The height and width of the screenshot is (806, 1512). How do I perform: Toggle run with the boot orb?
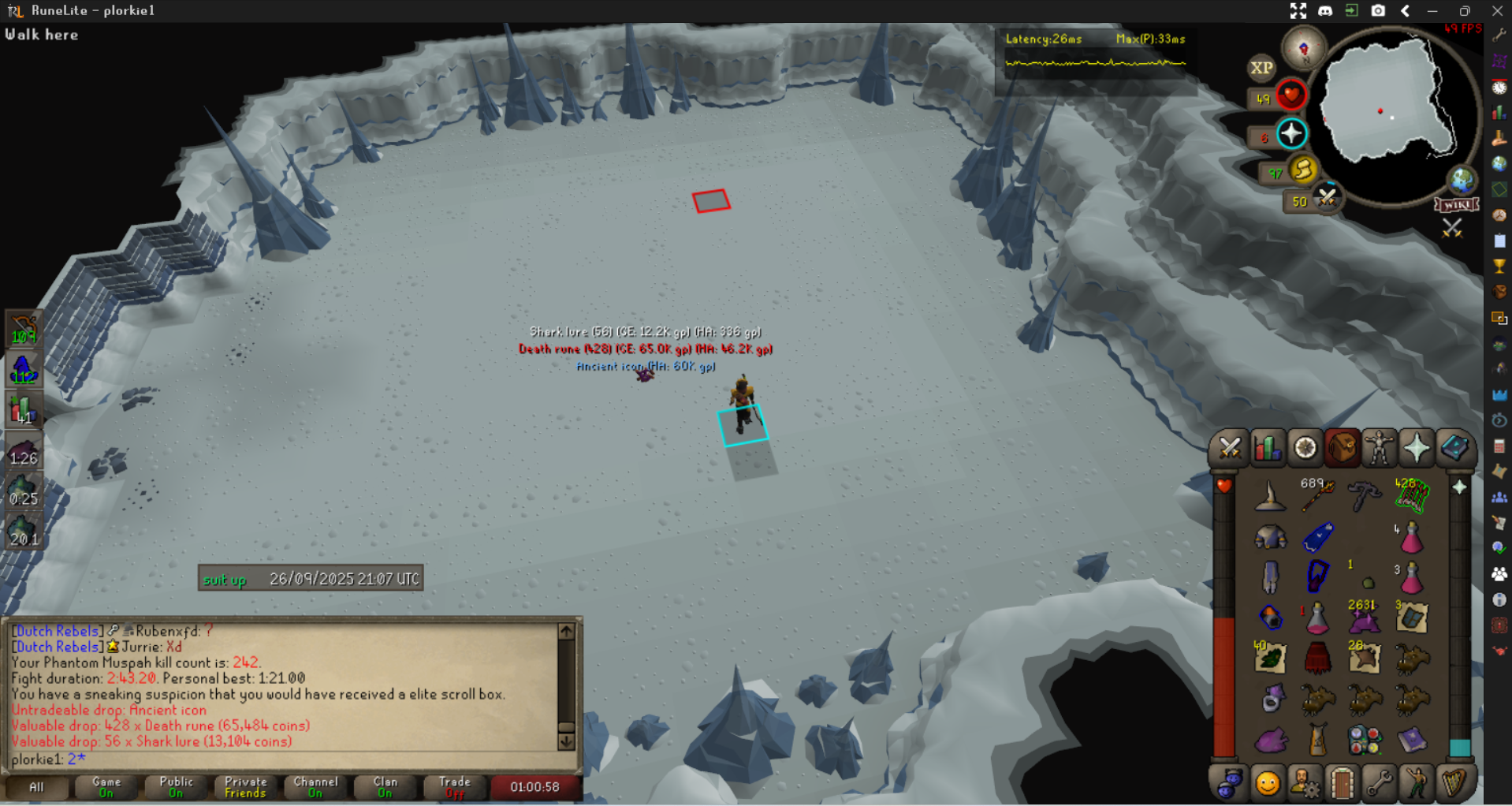1302,170
